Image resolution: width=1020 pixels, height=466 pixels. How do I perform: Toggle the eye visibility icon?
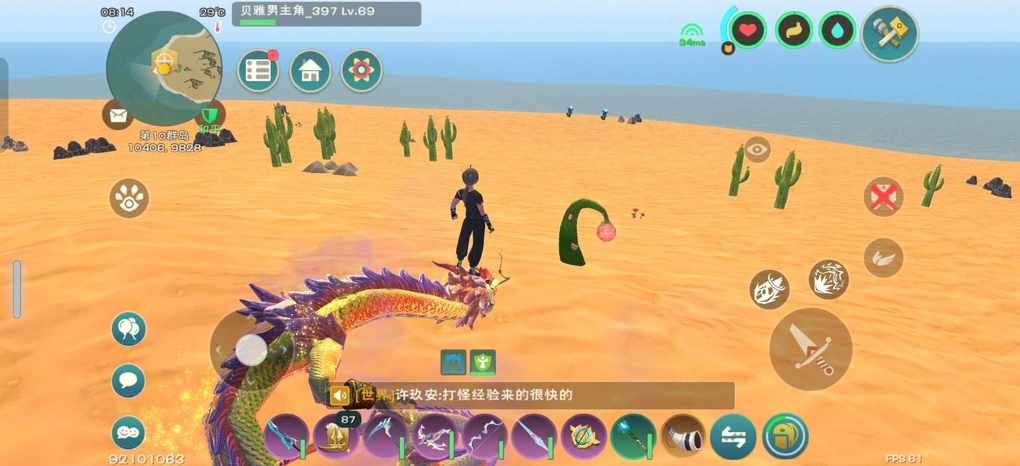point(757,150)
